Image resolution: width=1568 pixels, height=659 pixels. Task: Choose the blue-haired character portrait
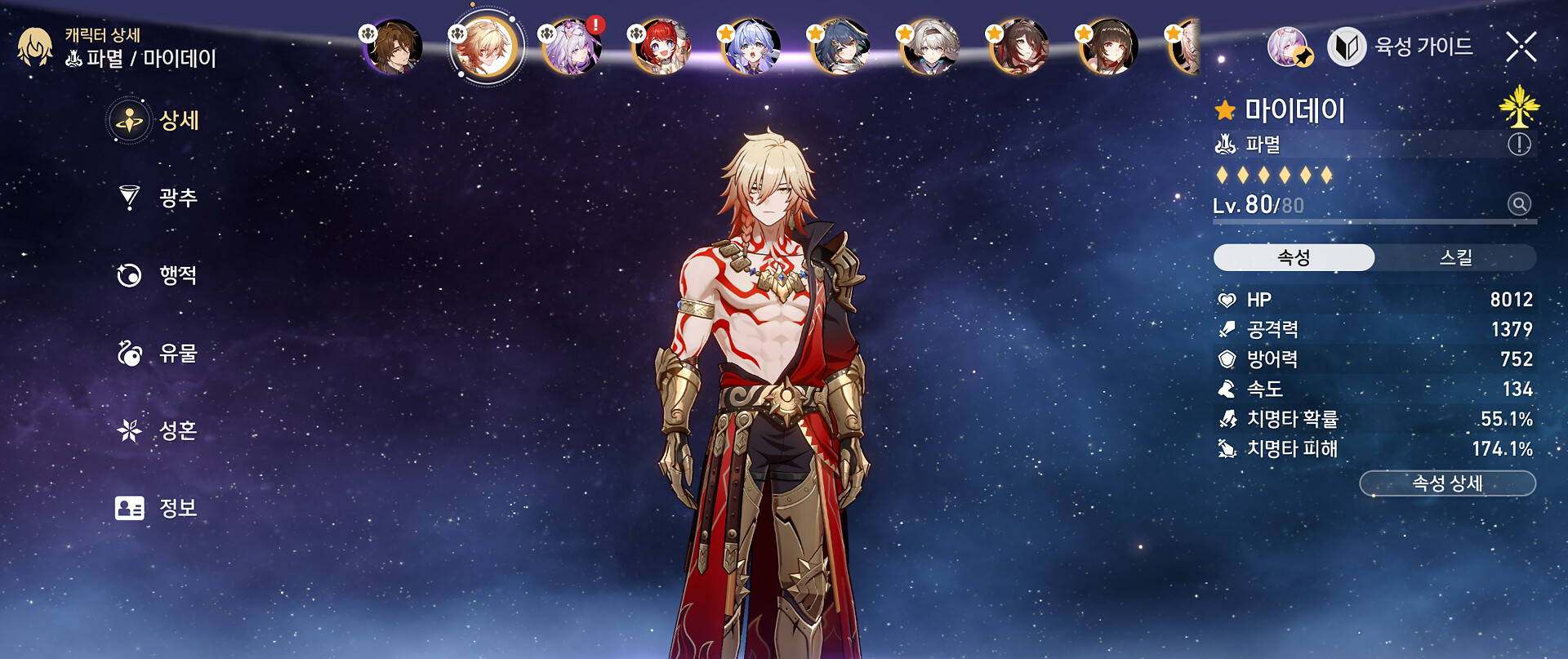point(752,47)
